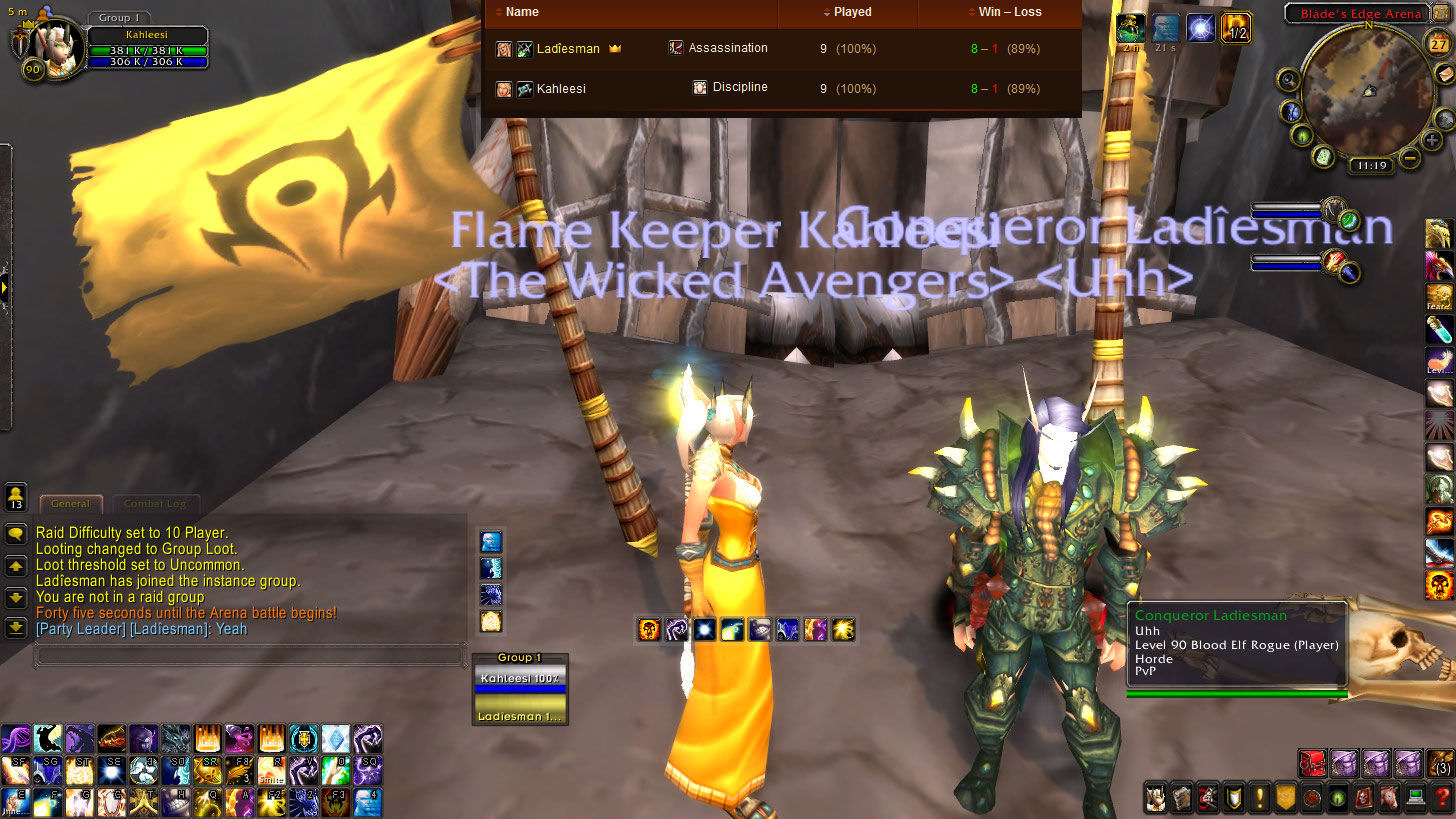Open the Spellbook from the micro menu
Screen dimensions: 1456x819
click(x=1181, y=798)
